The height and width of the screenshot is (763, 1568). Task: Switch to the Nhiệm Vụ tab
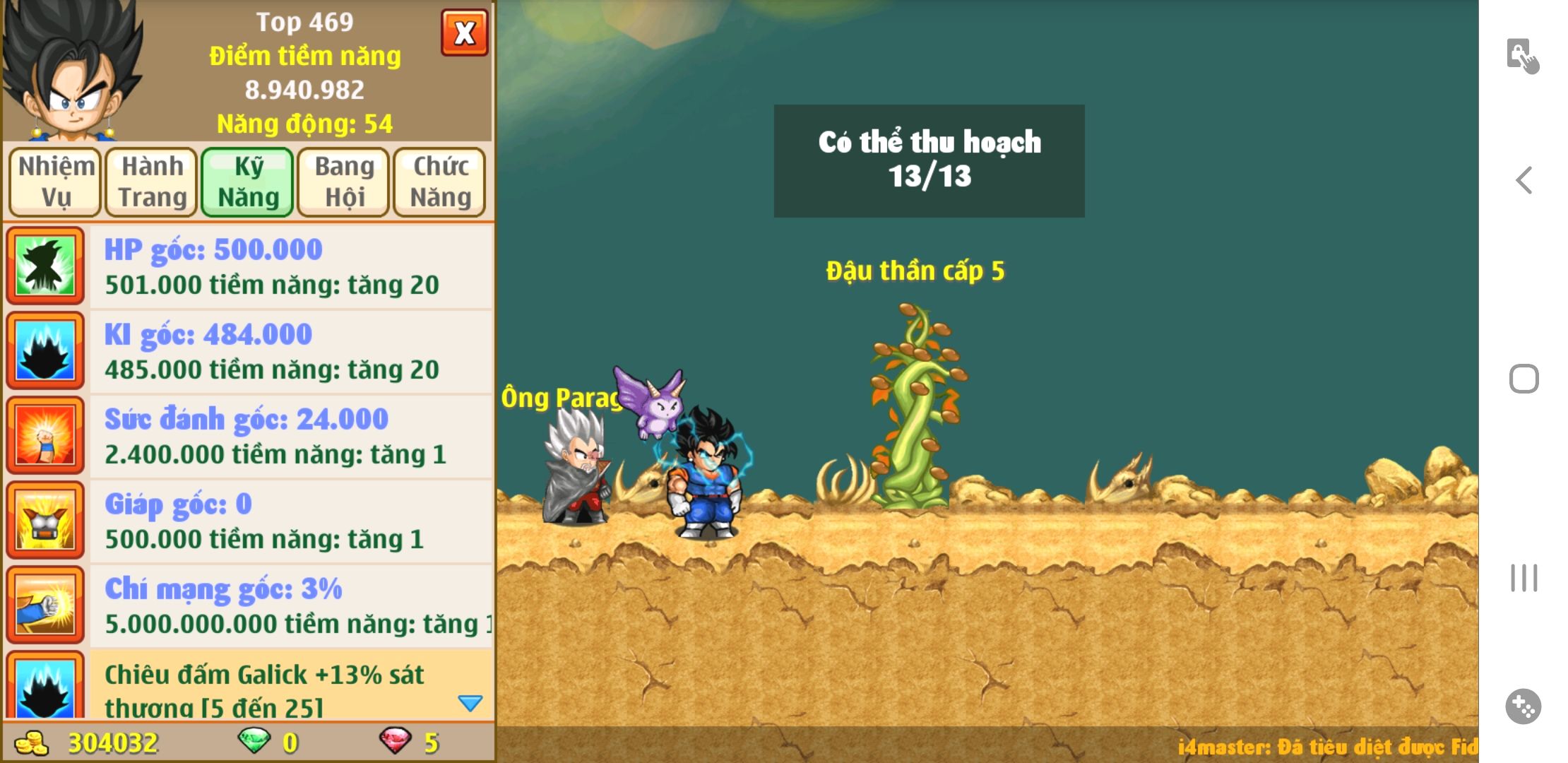coord(56,182)
